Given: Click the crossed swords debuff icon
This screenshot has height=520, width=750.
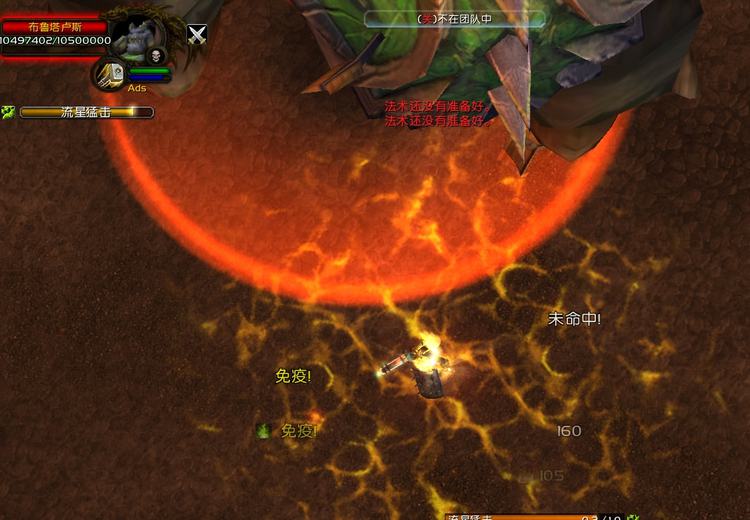Looking at the screenshot, I should click(198, 35).
